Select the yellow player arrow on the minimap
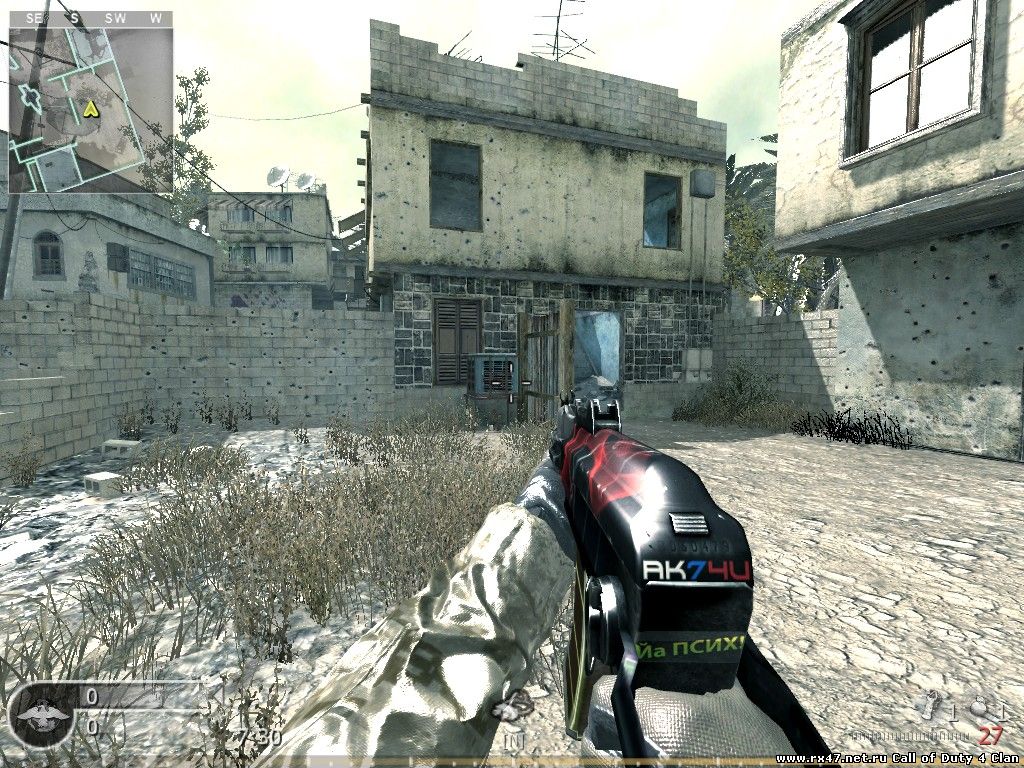Viewport: 1024px width, 768px height. 91,108
